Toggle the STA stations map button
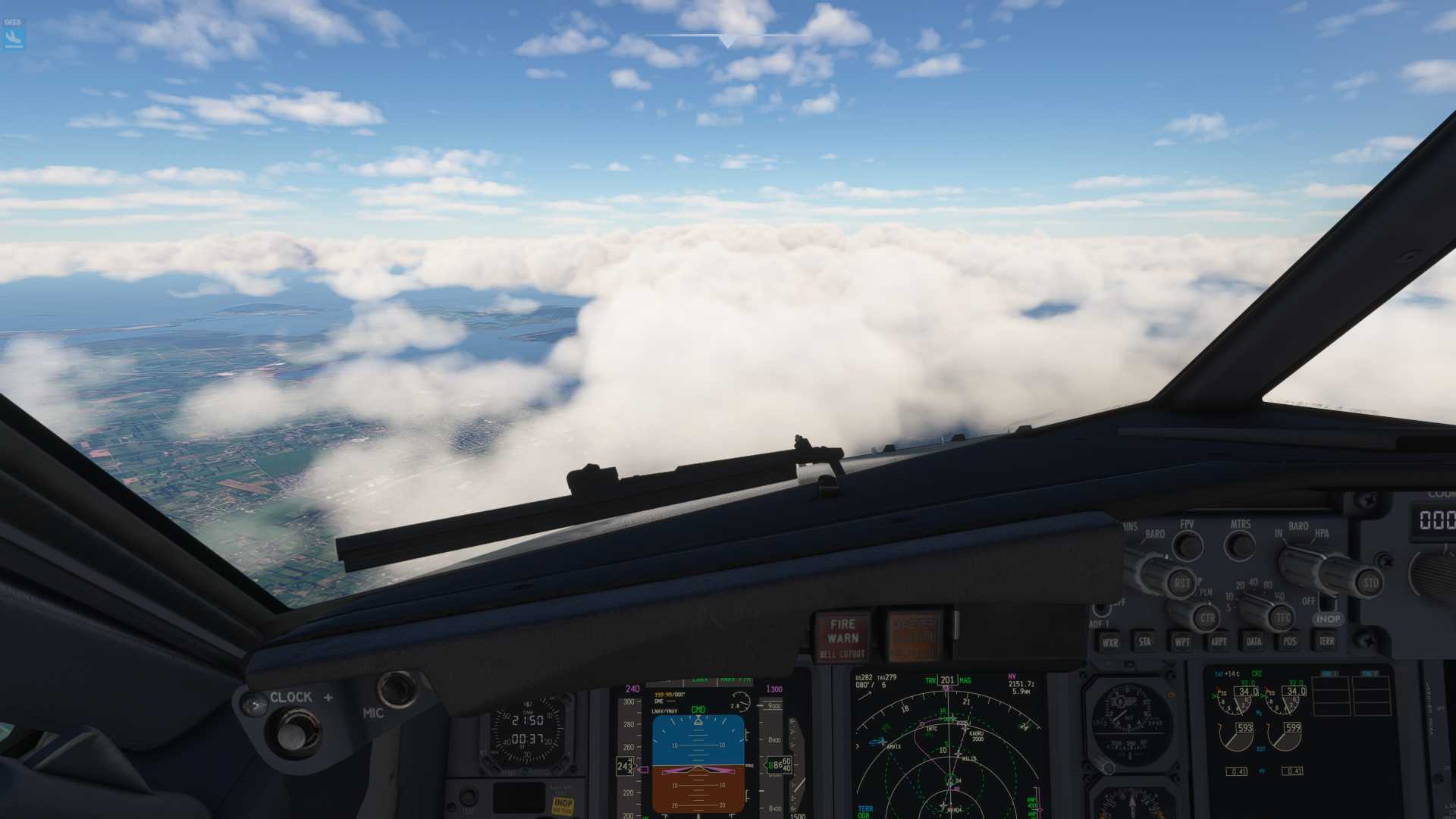 coord(1144,642)
